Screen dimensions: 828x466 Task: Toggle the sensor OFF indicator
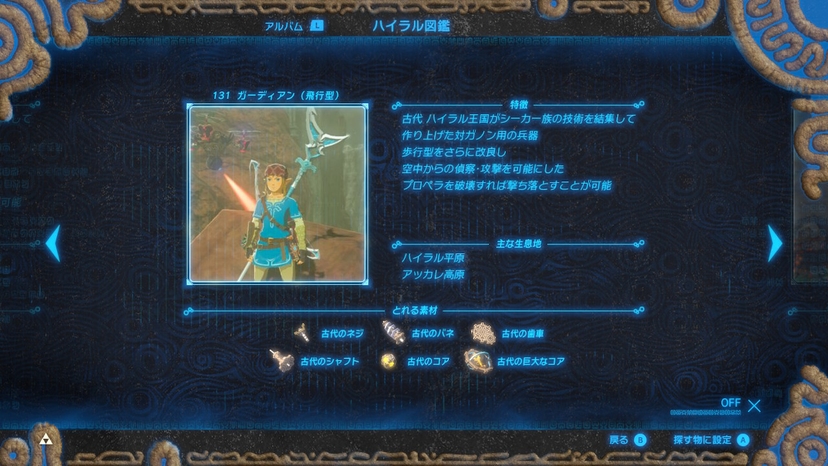point(741,404)
